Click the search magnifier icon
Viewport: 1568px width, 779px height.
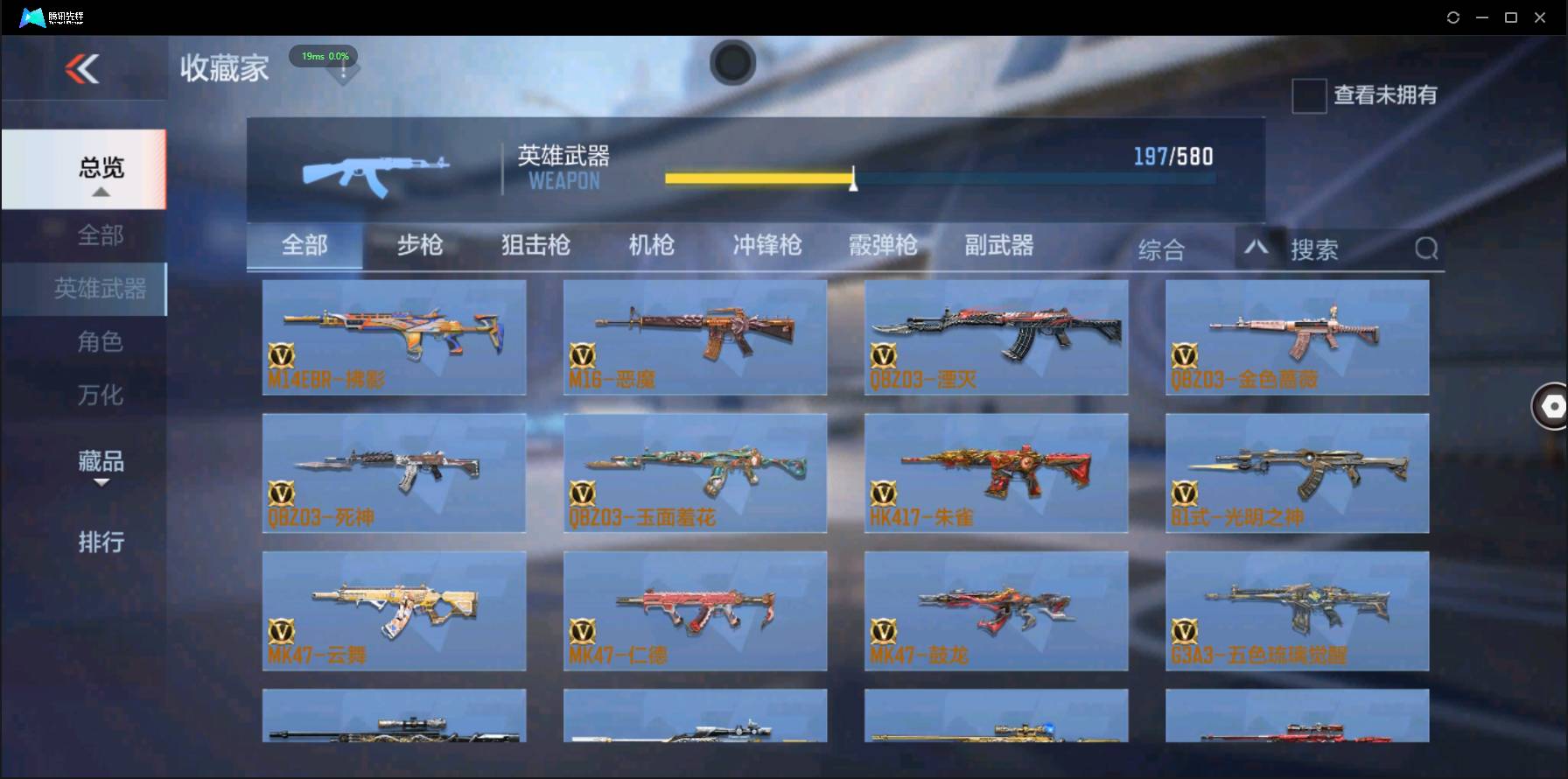pyautogui.click(x=1426, y=249)
